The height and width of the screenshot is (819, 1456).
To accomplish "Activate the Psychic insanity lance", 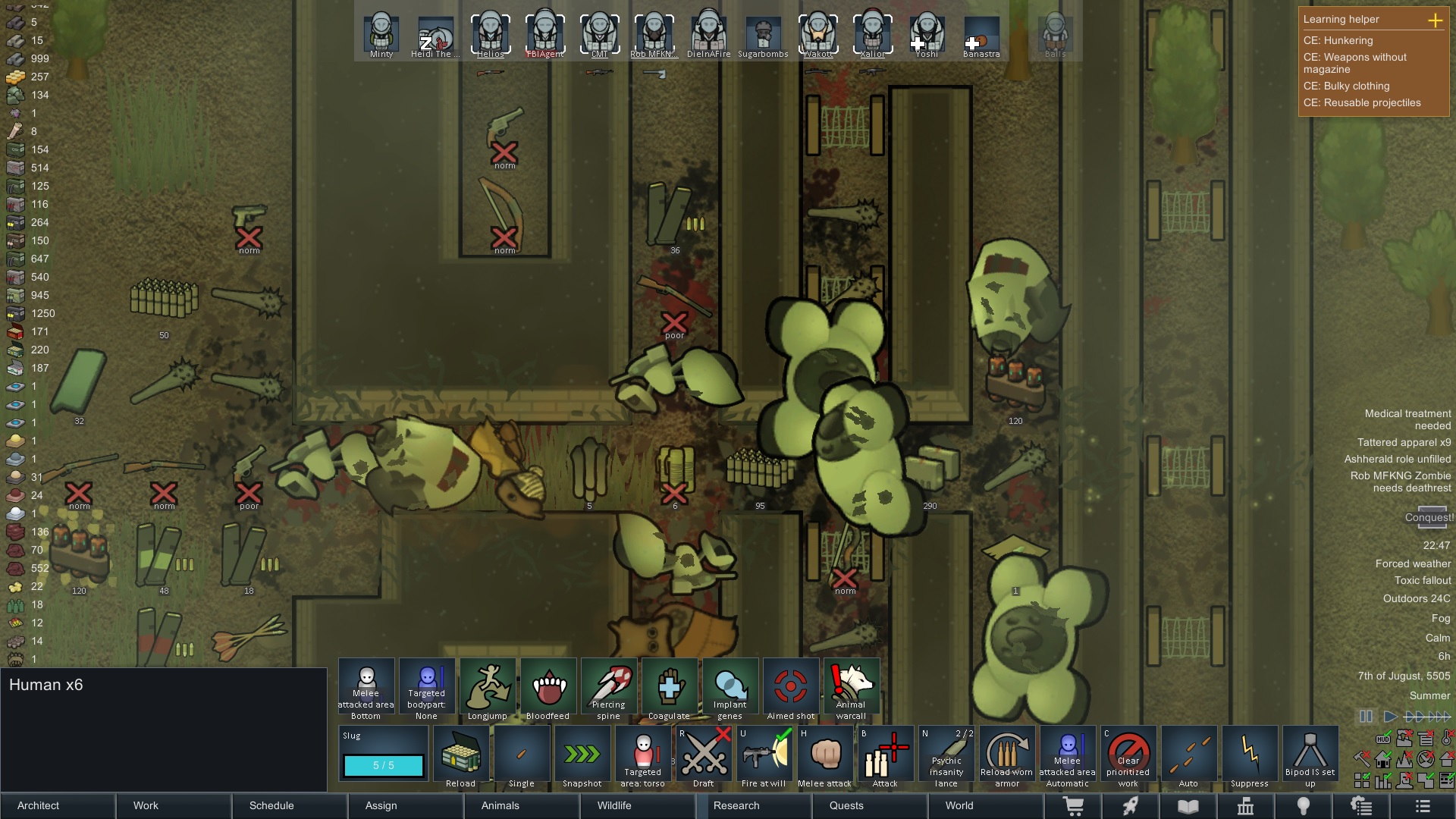I will click(x=946, y=755).
